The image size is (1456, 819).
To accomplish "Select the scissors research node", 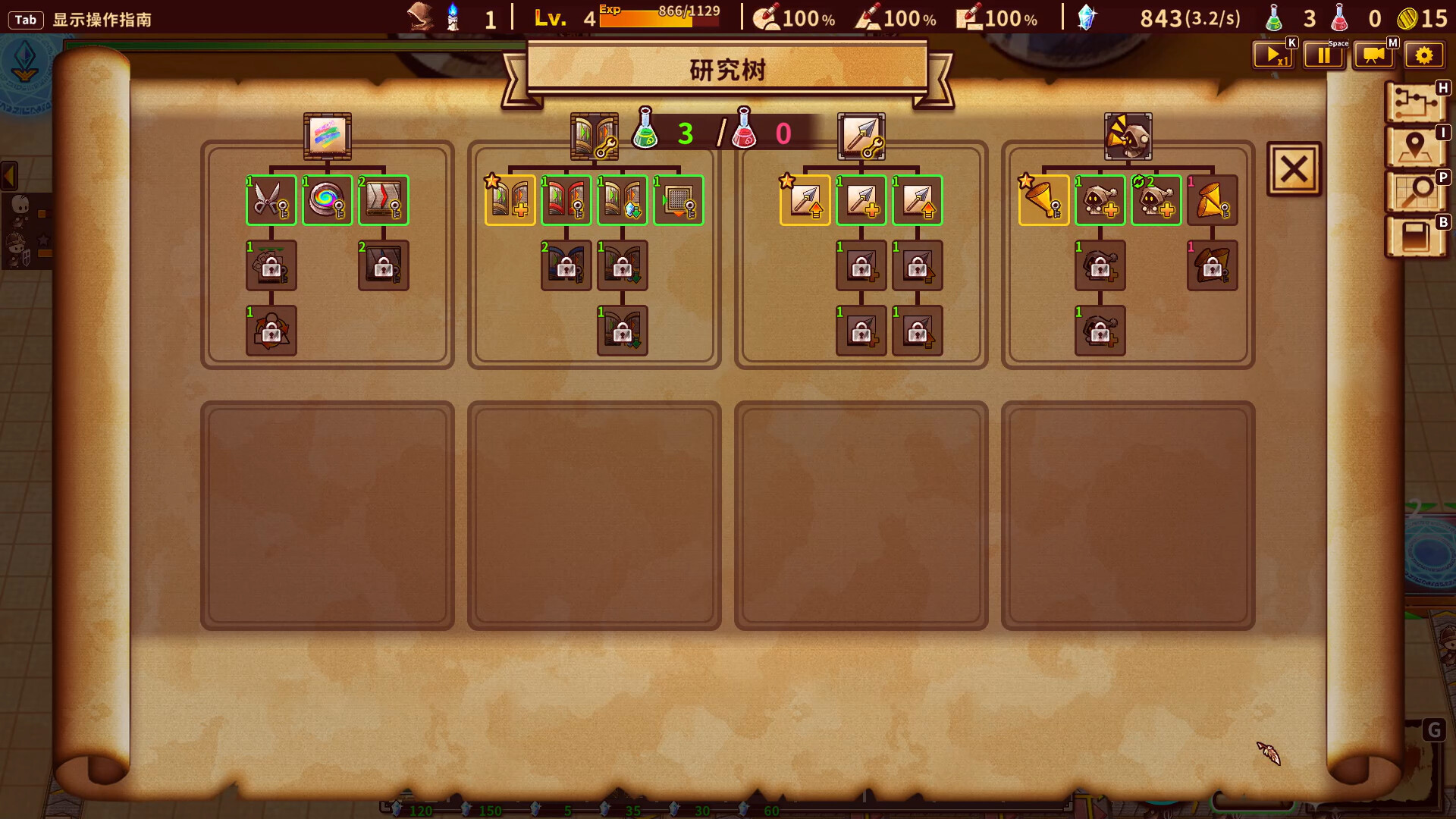I will 271,200.
